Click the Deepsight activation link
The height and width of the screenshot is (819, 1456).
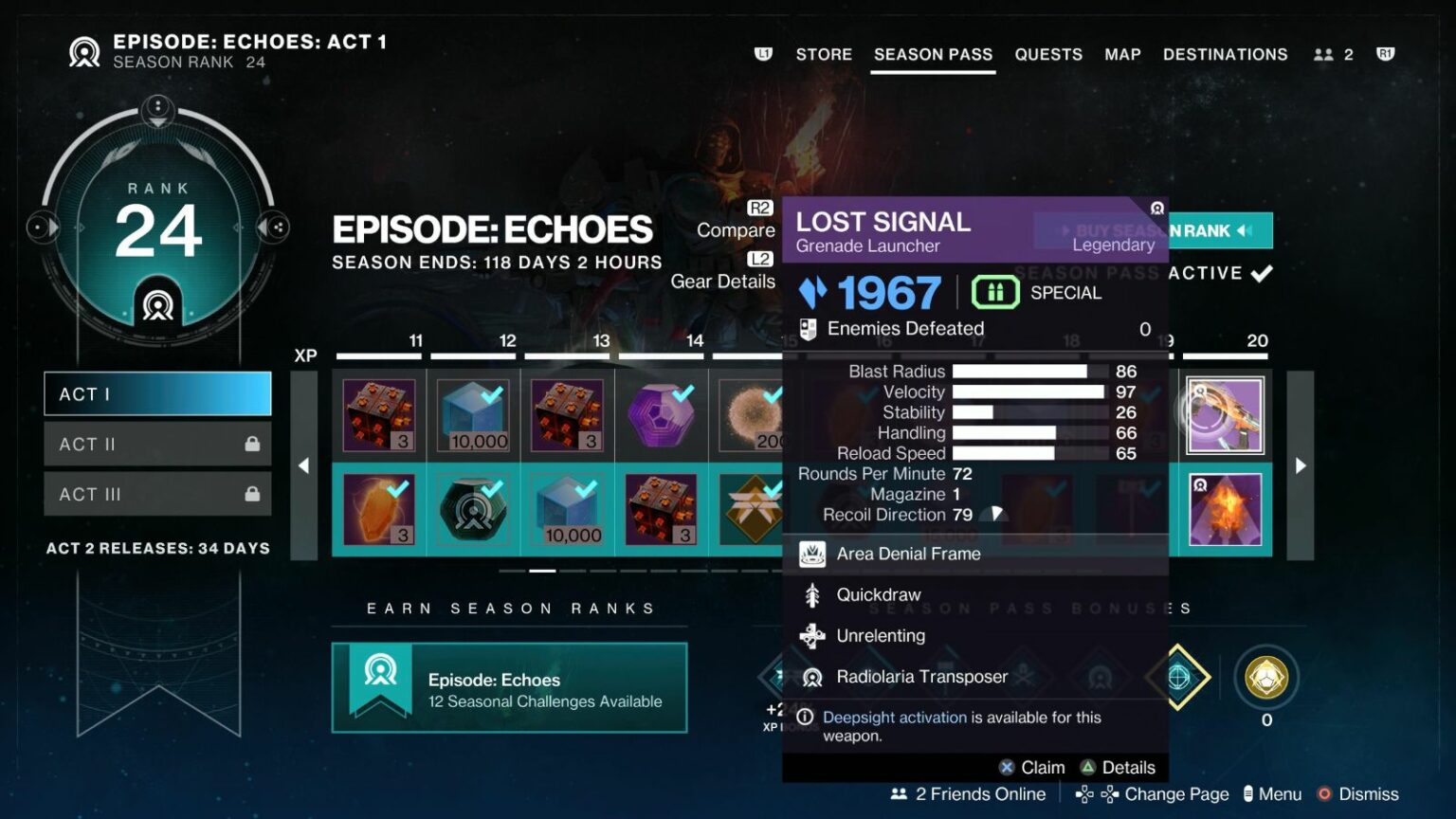[x=895, y=718]
